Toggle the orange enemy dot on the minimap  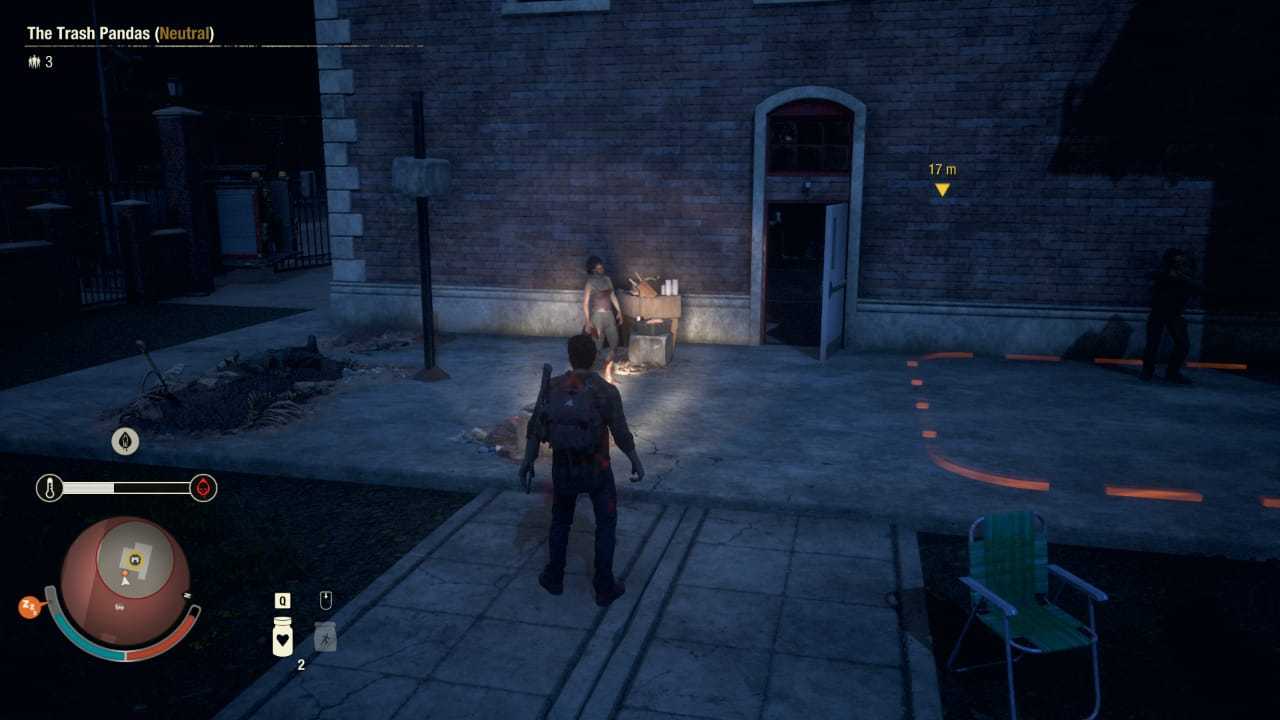pos(125,572)
